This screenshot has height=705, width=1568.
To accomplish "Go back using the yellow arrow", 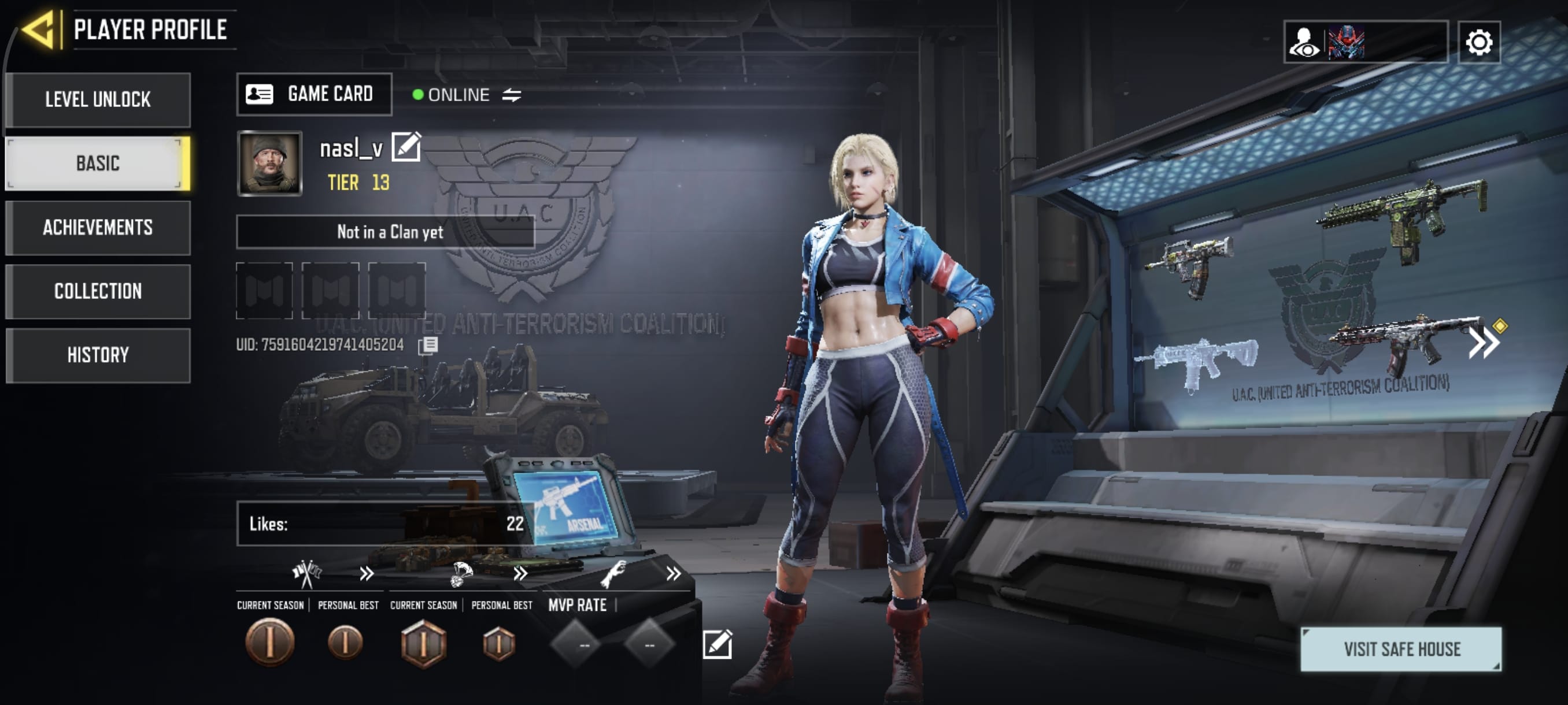I will [40, 29].
